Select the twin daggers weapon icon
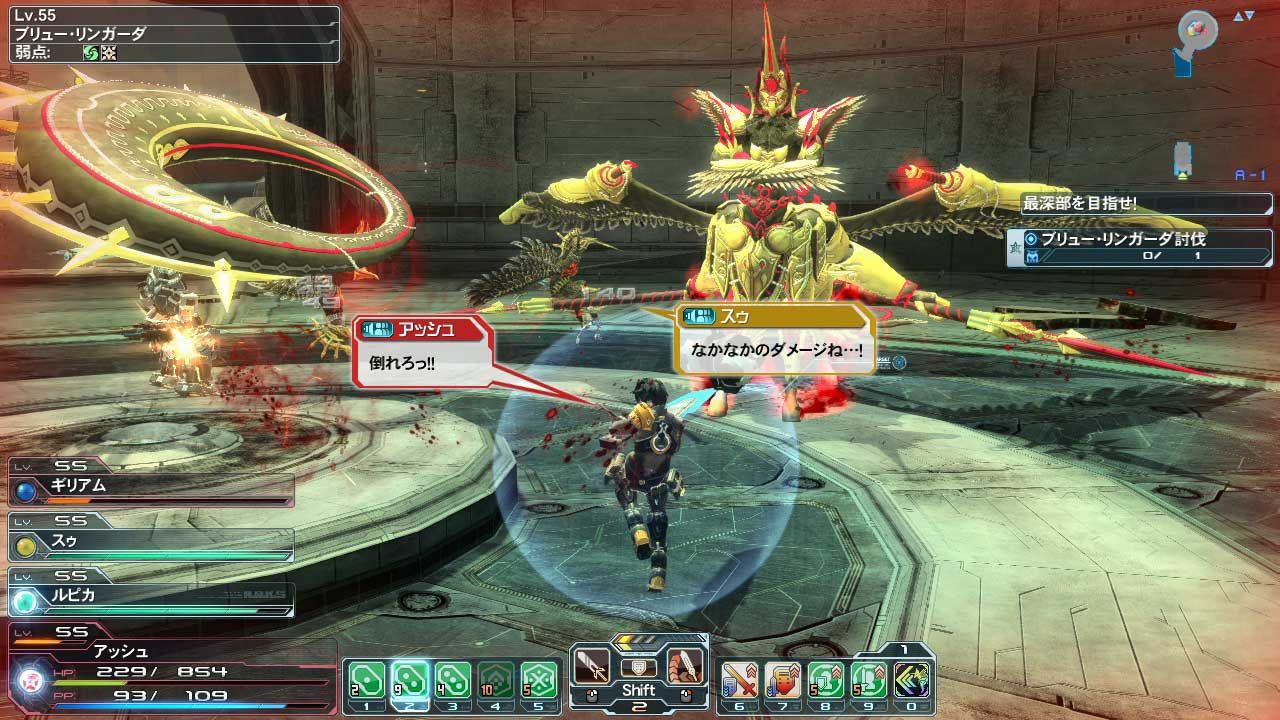1280x720 pixels. point(683,664)
